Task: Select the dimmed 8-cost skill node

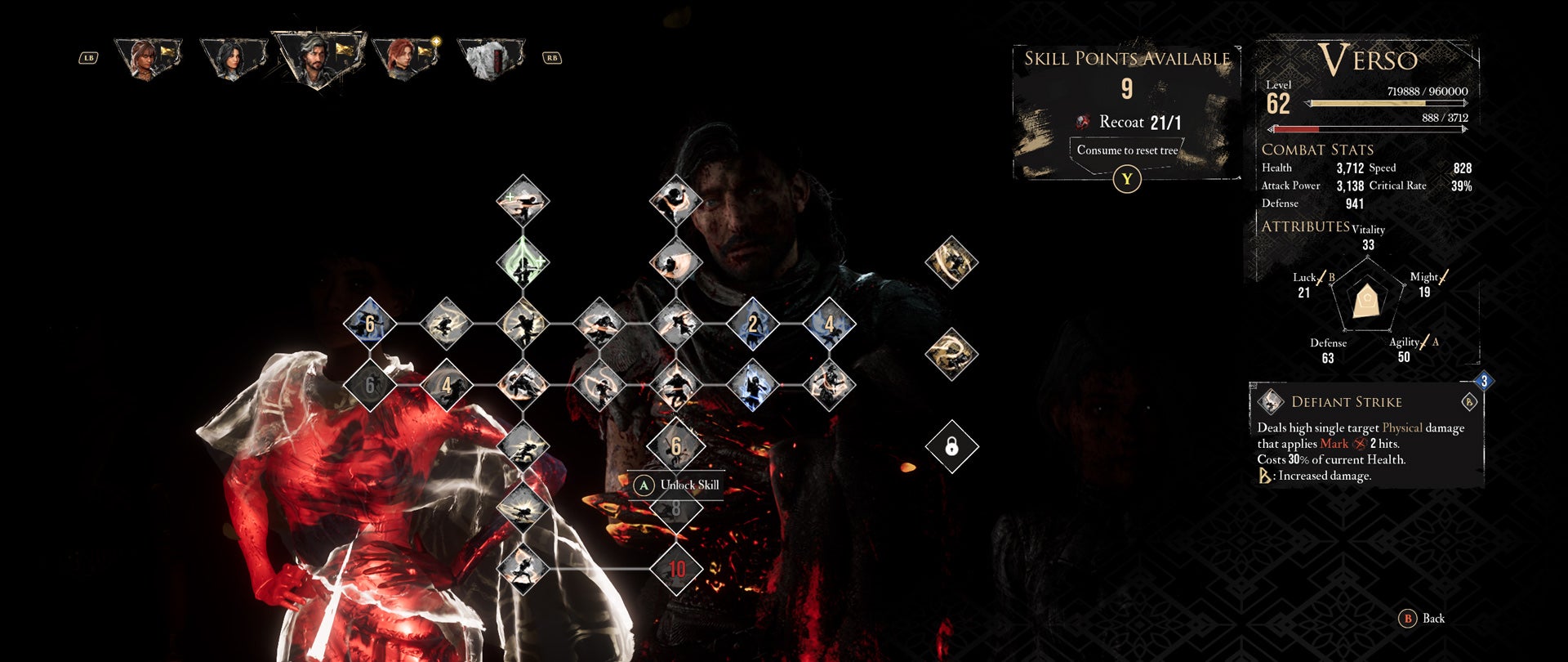Action: click(x=676, y=510)
